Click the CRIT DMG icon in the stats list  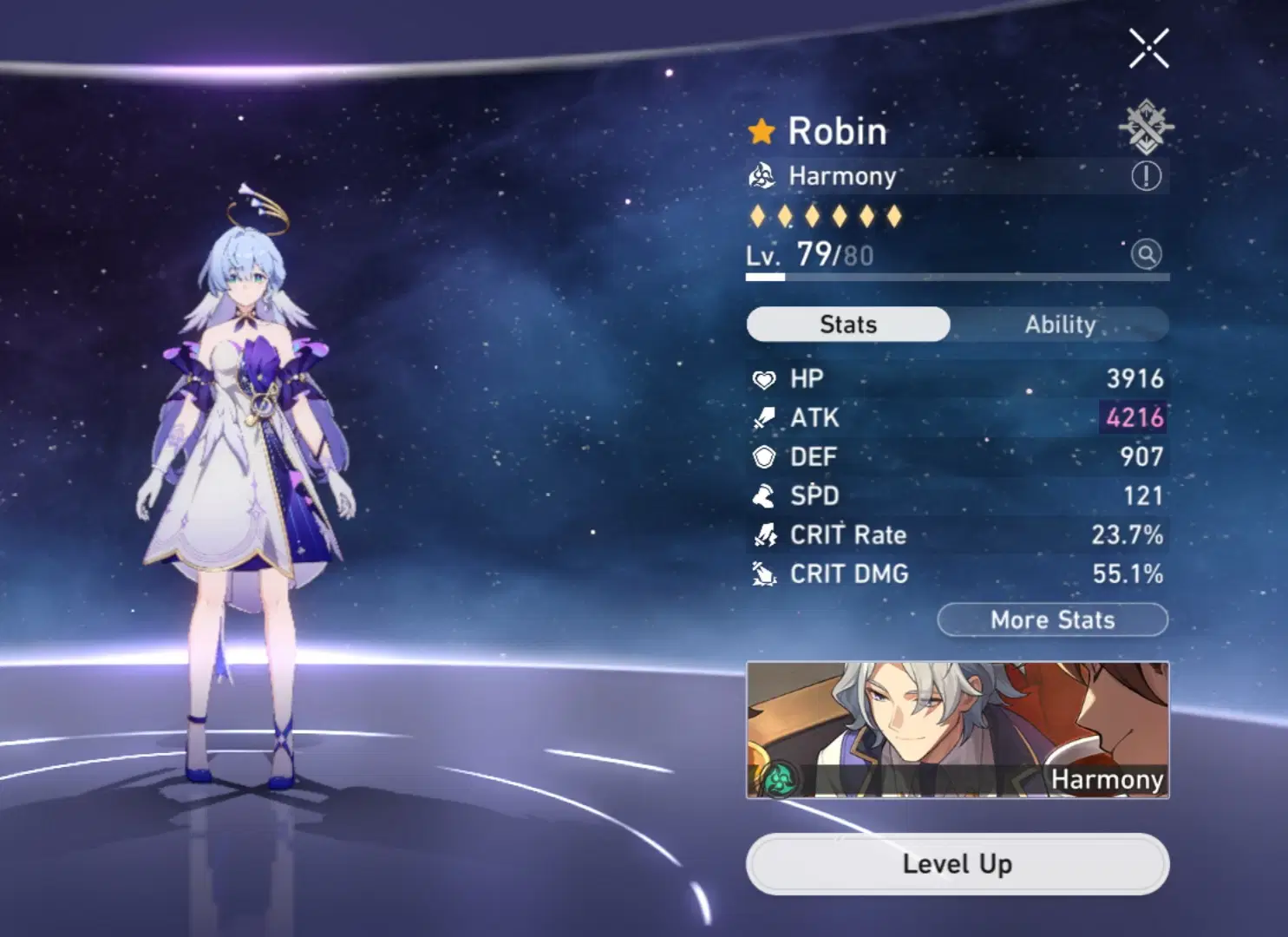tap(762, 574)
